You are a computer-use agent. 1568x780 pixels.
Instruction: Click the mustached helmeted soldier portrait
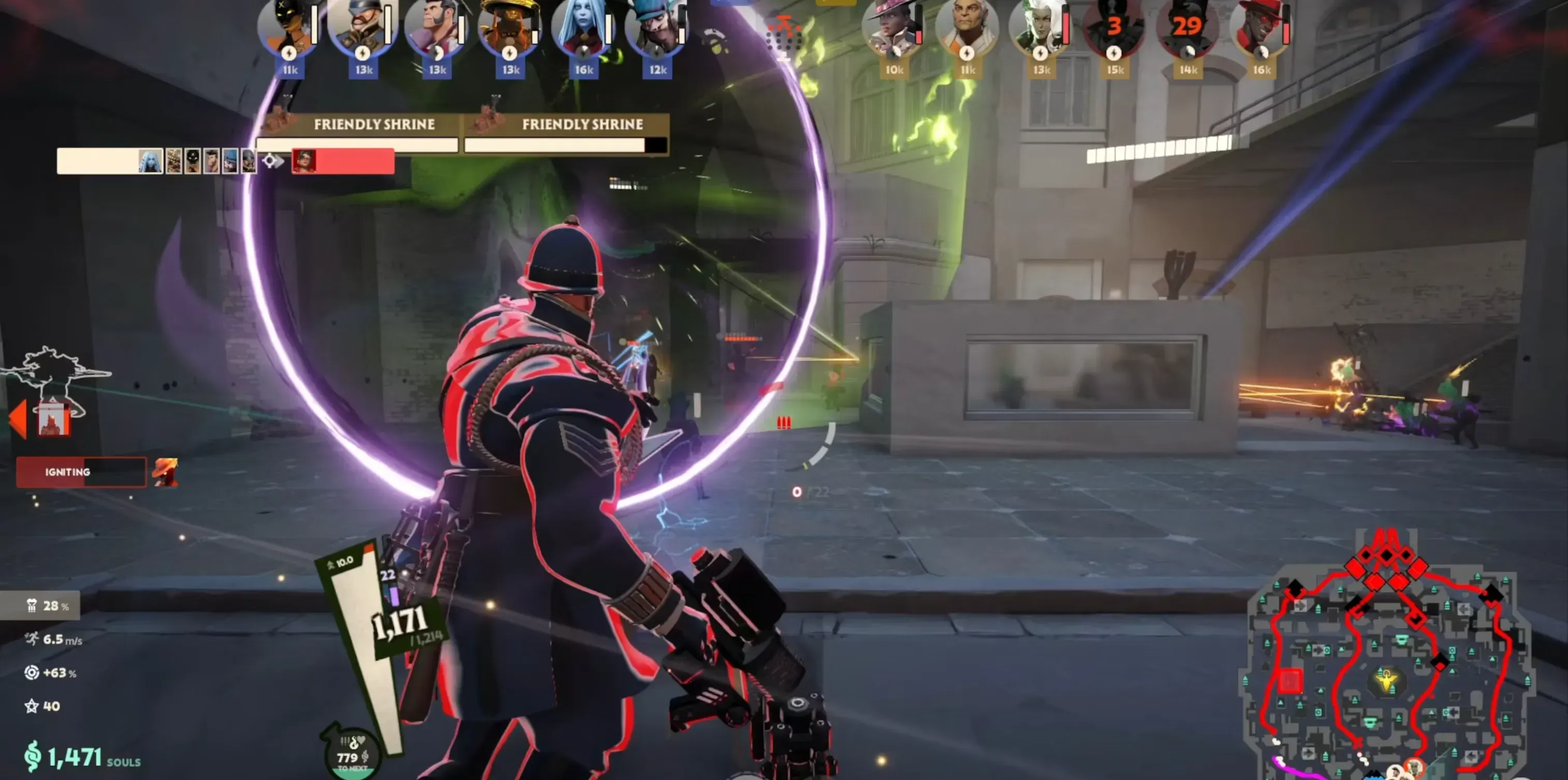click(x=361, y=27)
